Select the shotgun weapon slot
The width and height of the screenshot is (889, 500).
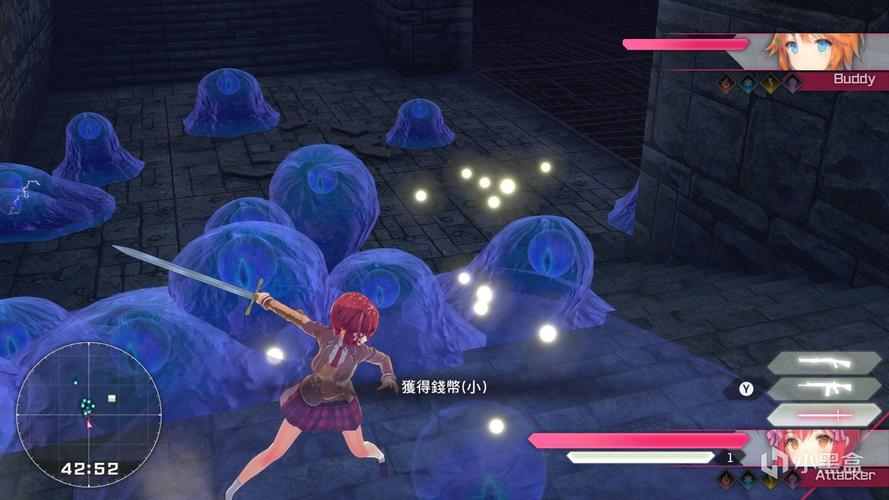[x=824, y=363]
